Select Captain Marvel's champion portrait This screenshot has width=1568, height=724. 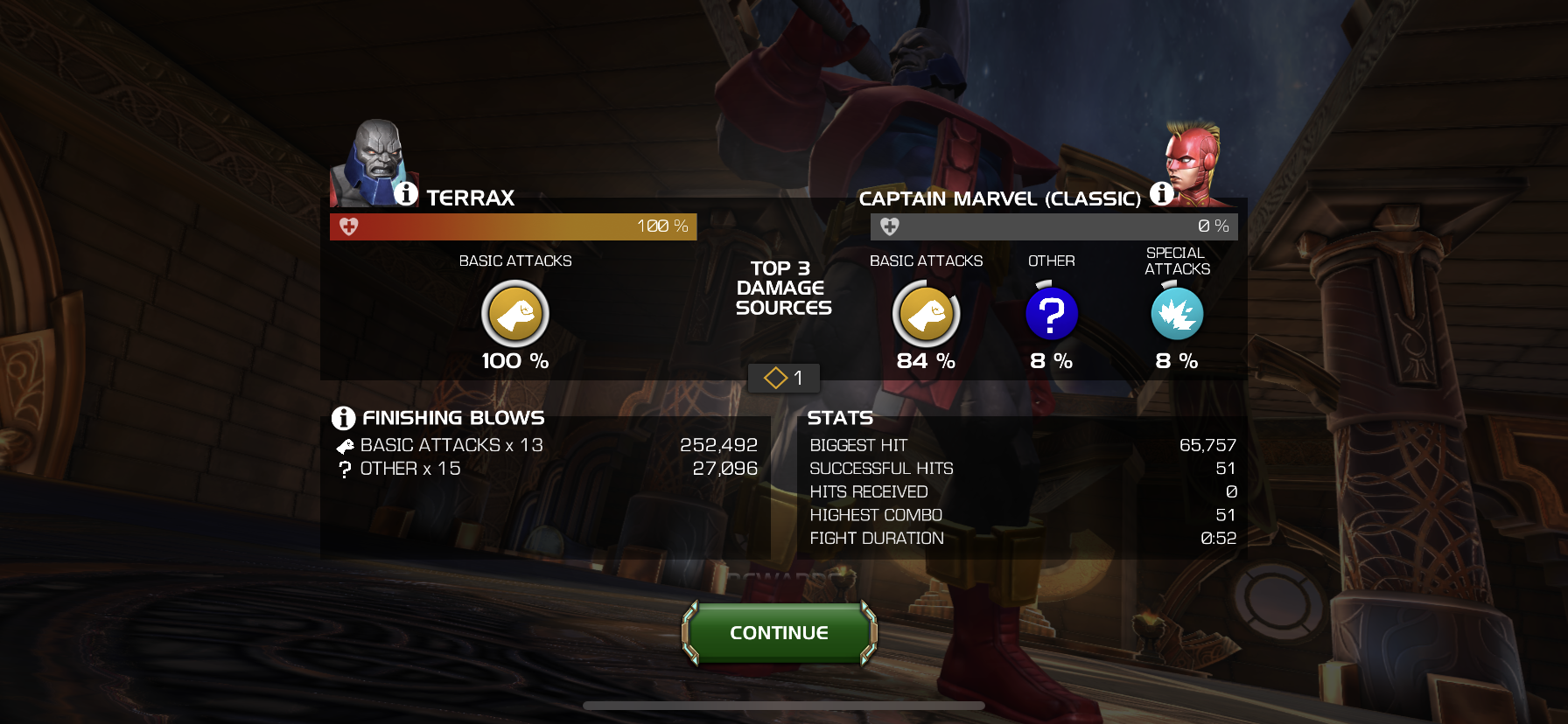point(1193,162)
